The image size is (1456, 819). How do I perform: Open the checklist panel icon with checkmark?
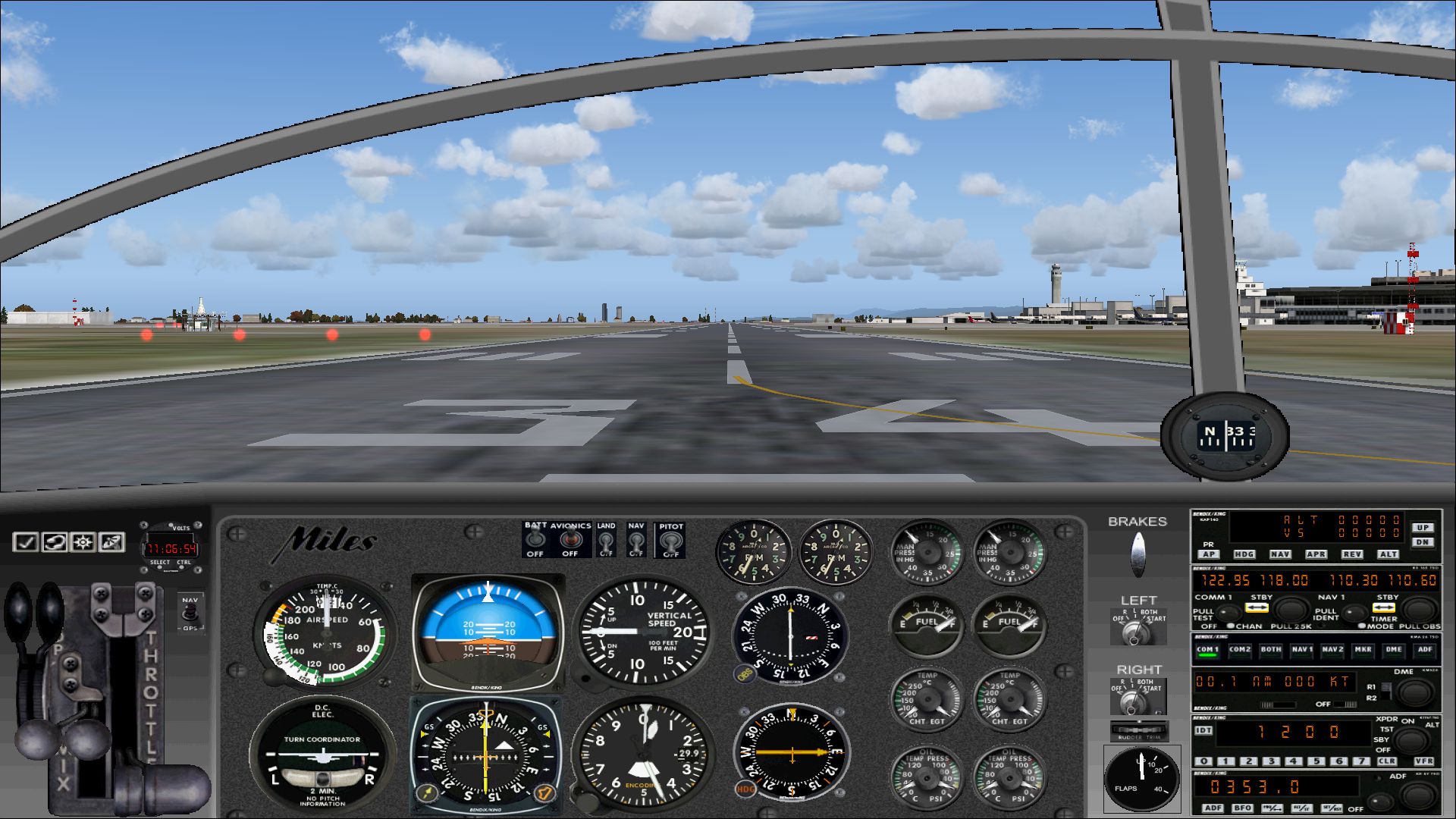(x=26, y=542)
